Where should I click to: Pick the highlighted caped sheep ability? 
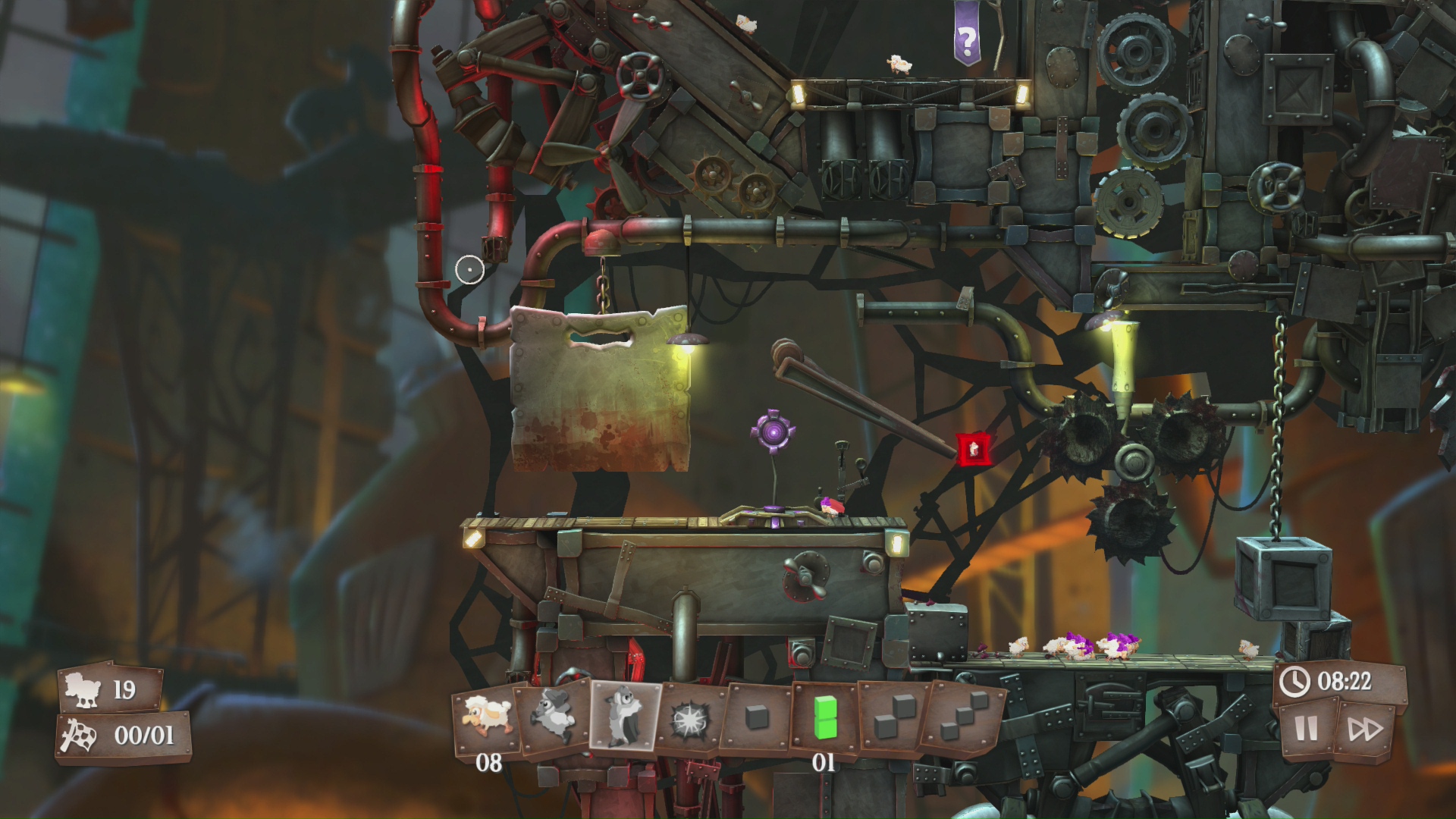click(x=625, y=715)
